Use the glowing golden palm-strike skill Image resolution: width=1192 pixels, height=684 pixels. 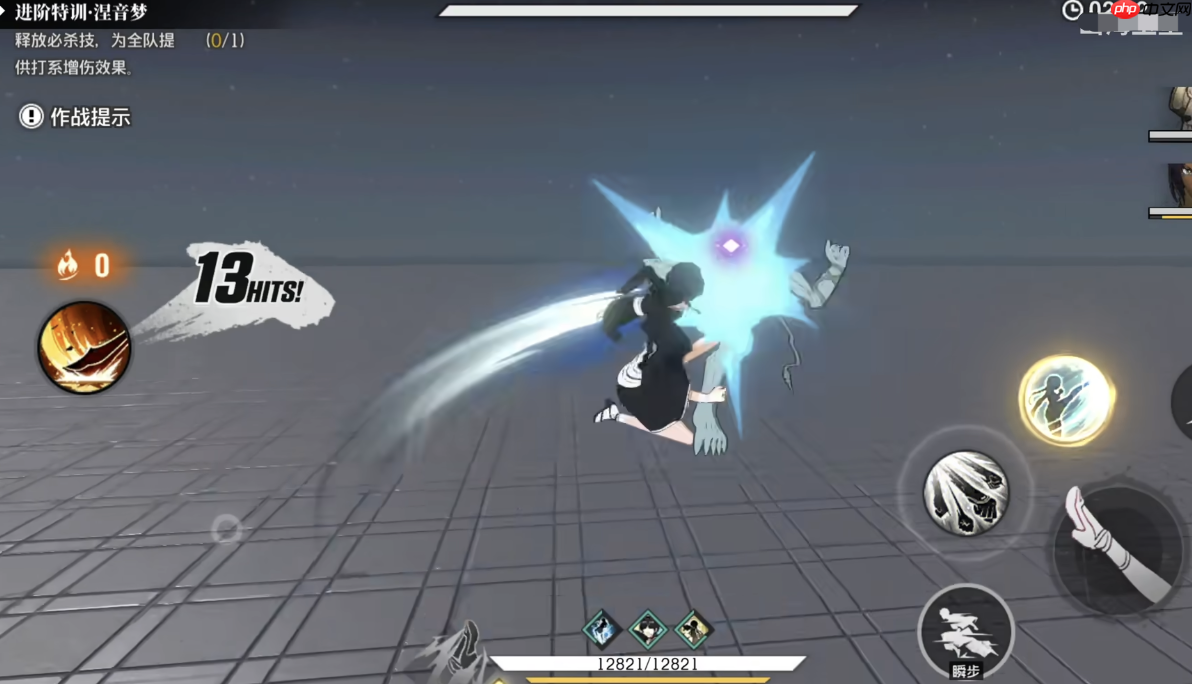click(1066, 400)
